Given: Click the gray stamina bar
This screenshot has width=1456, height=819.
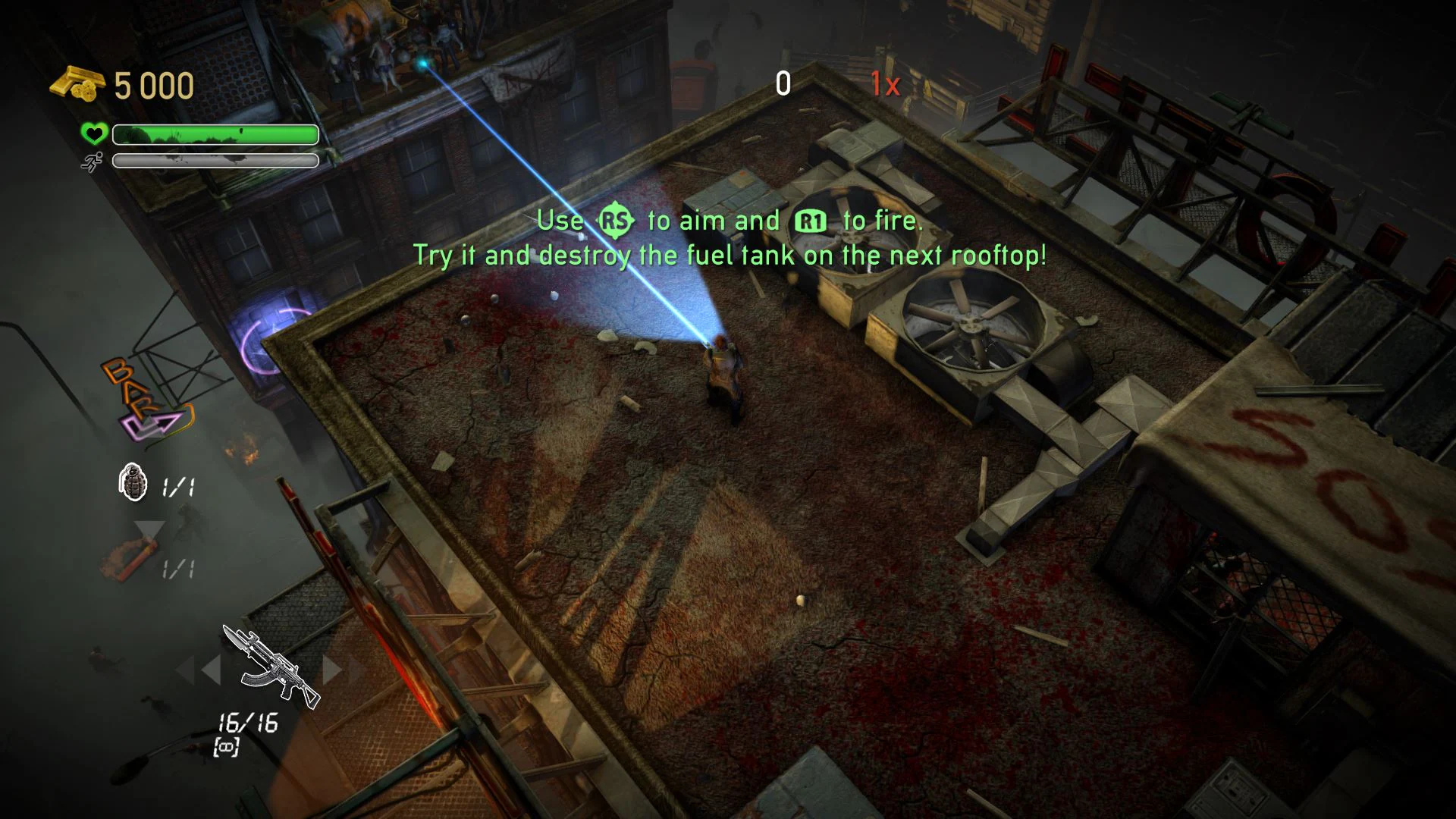Looking at the screenshot, I should [214, 161].
